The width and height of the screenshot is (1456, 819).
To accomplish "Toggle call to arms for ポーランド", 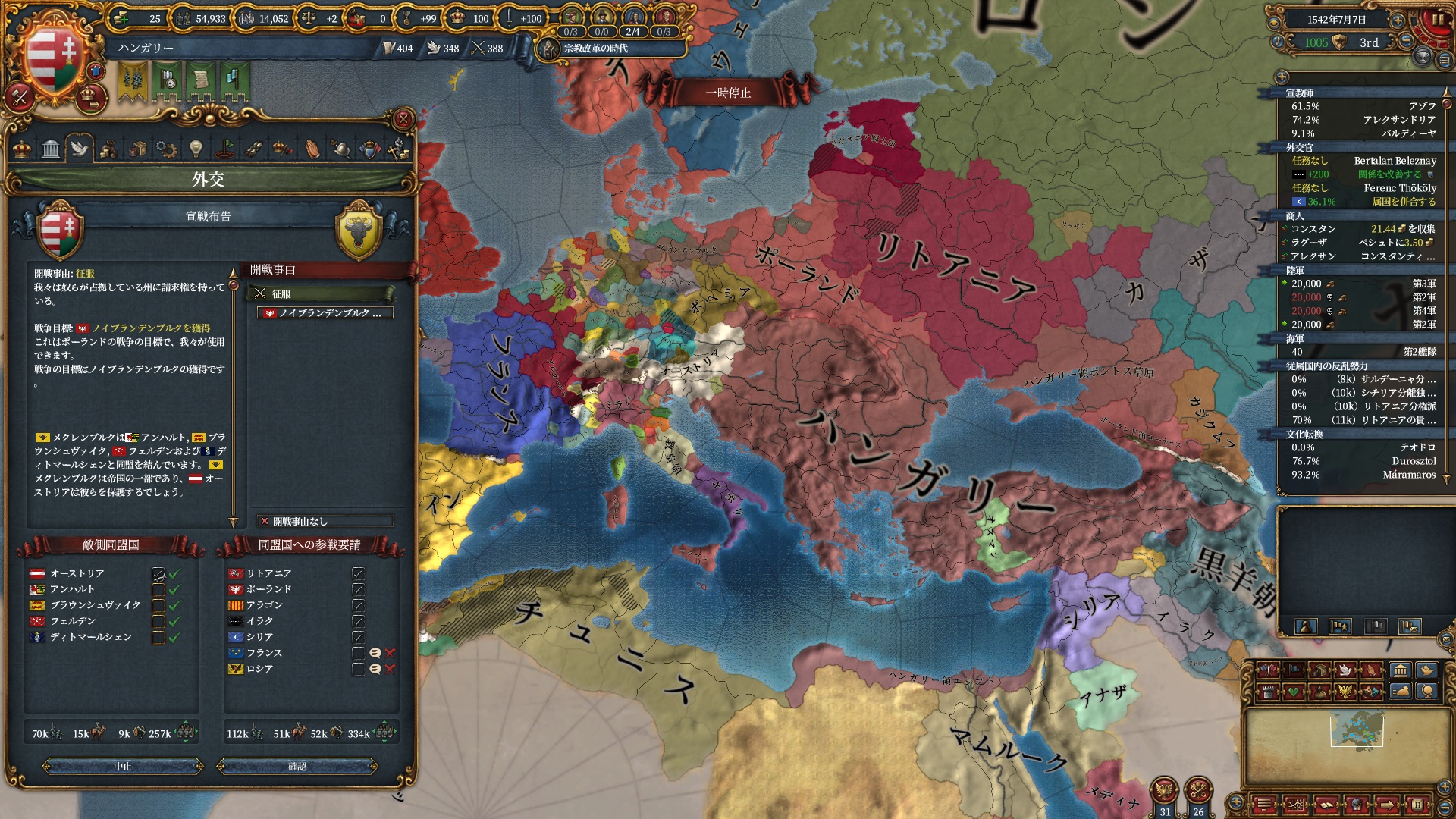I will (x=358, y=589).
